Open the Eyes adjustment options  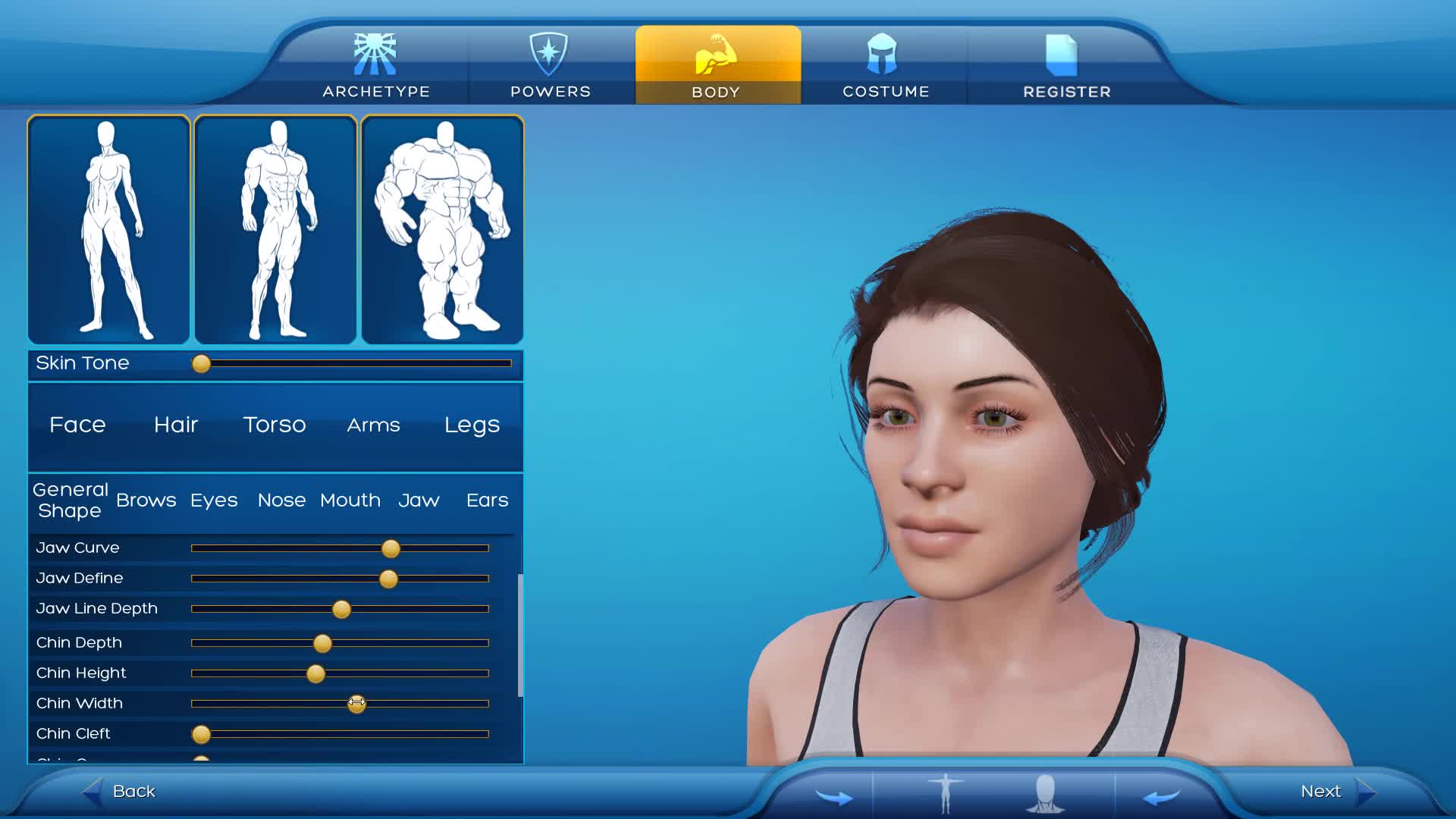(214, 500)
